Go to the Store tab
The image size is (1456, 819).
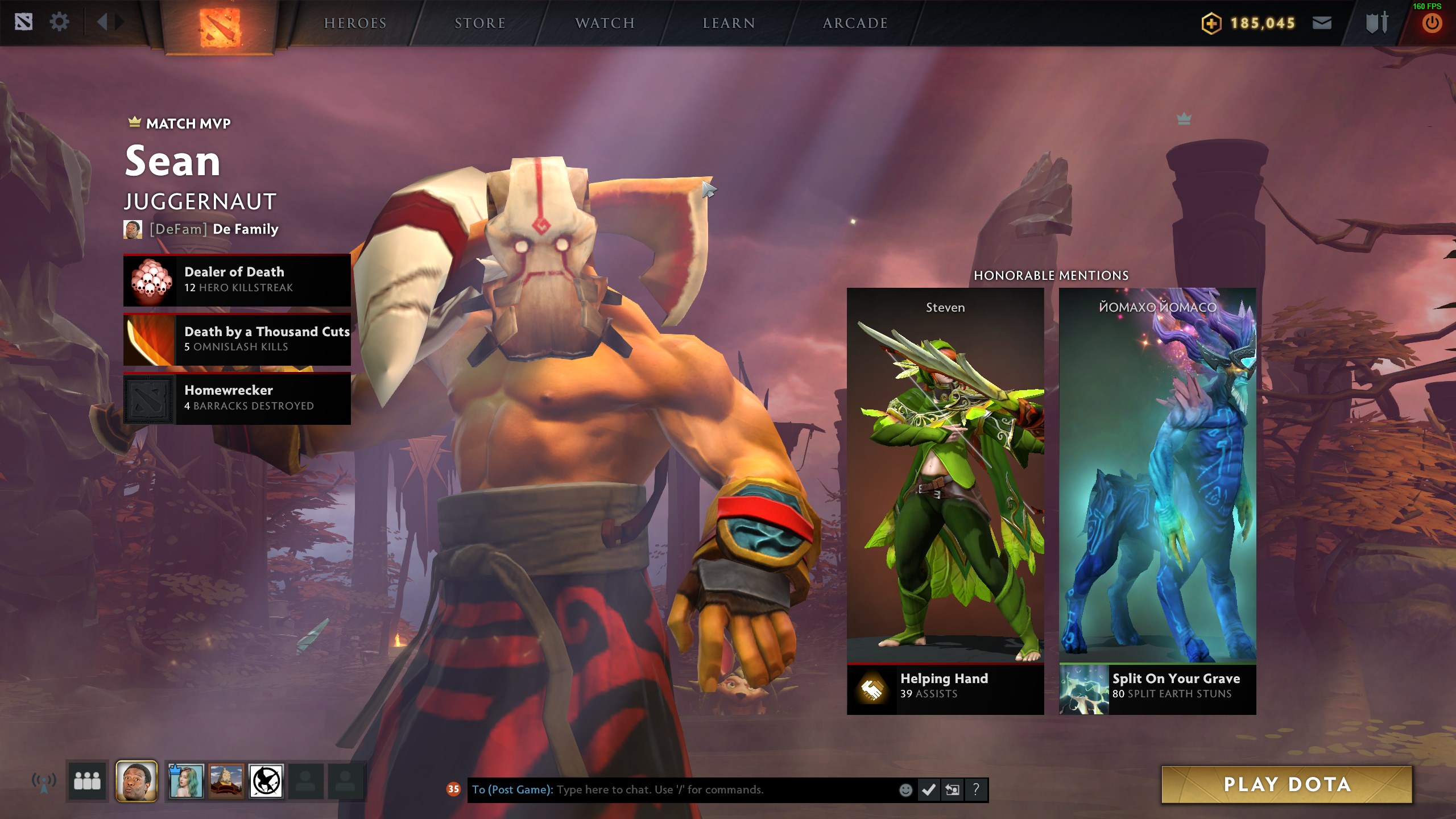pyautogui.click(x=480, y=23)
